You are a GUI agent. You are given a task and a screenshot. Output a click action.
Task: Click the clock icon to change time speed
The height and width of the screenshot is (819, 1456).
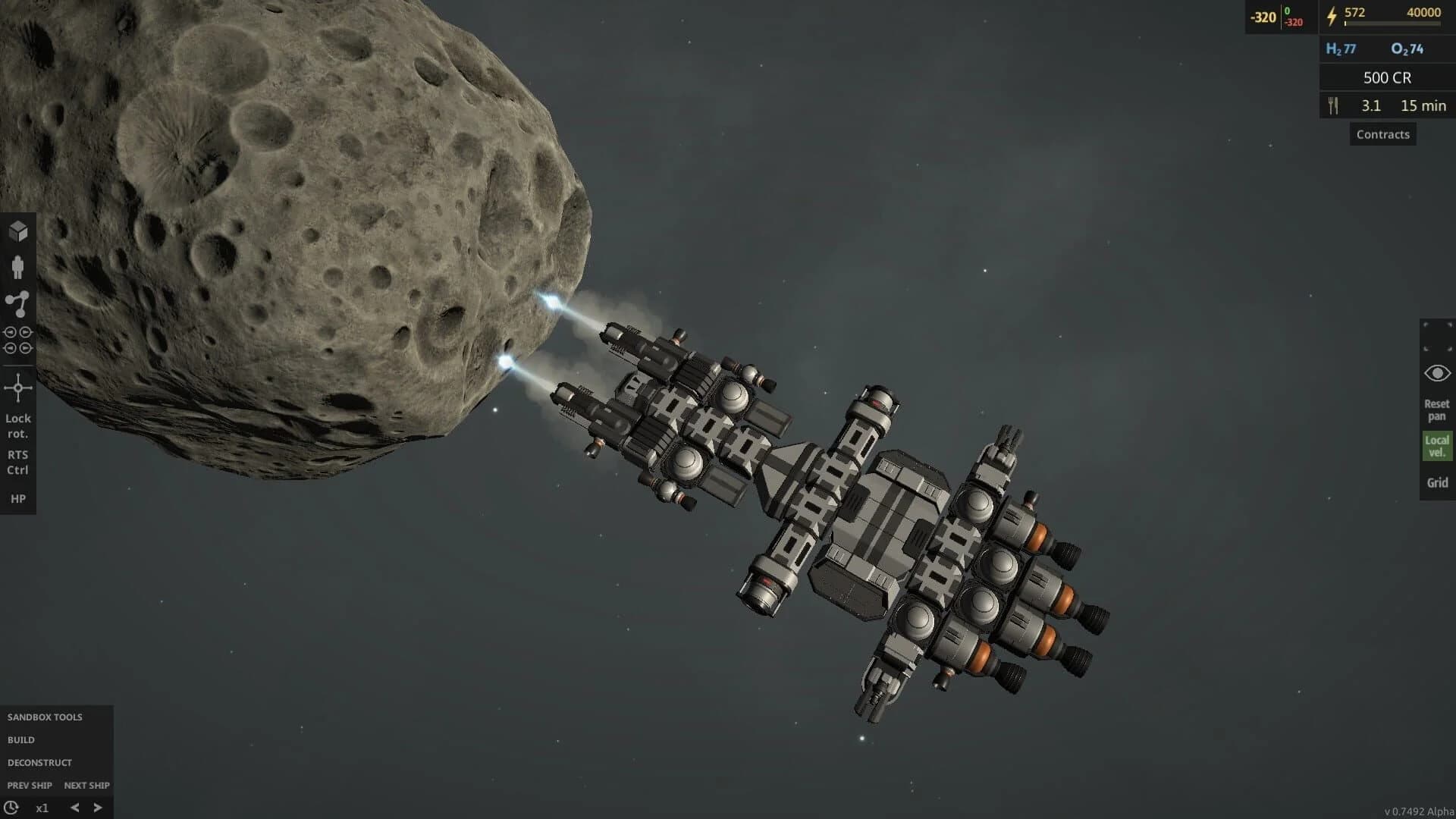click(x=11, y=807)
